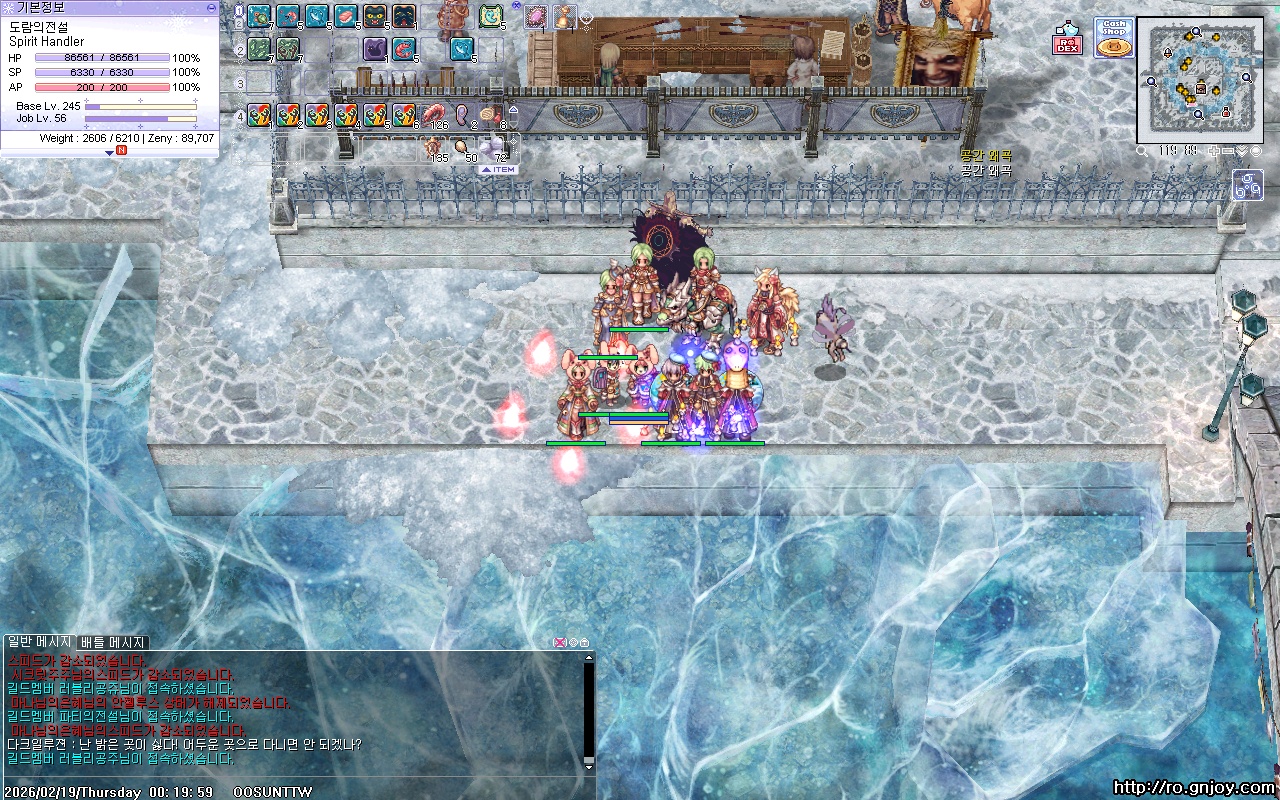Viewport: 1280px width, 800px height.
Task: Click the town minimap
Action: pos(1199,80)
